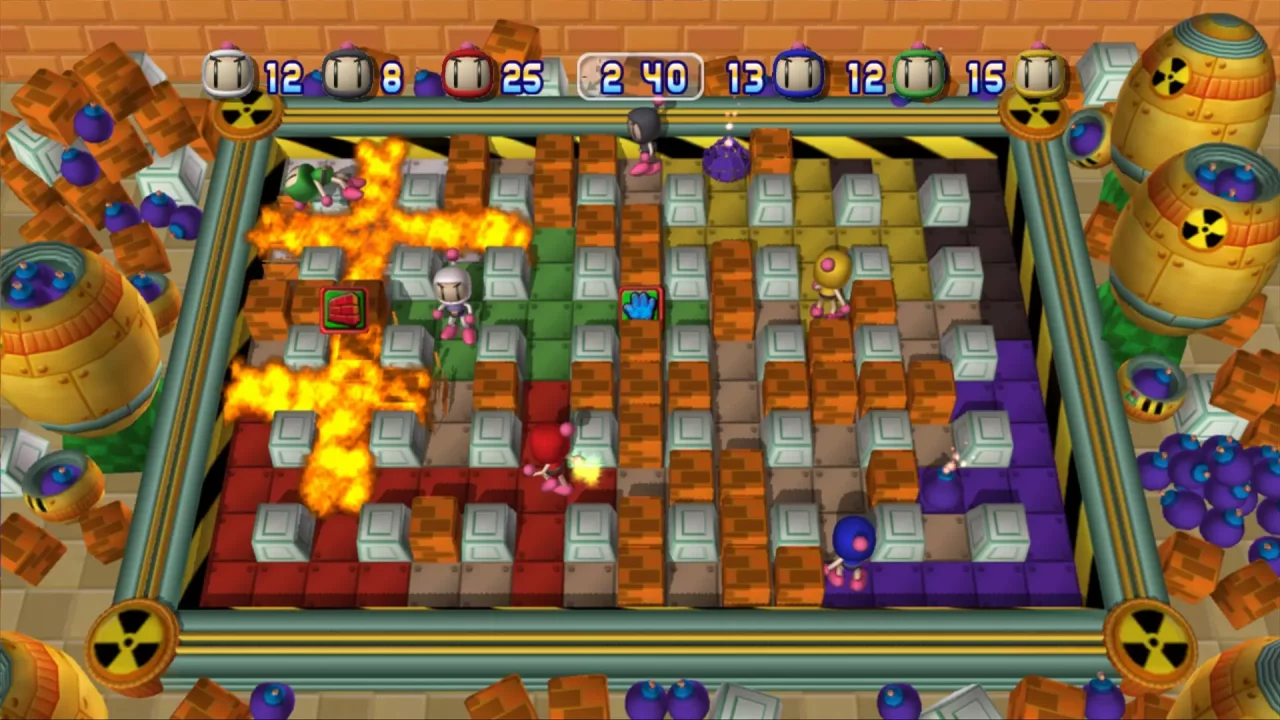Select the white Bomberman head icon in HUD

pos(228,75)
